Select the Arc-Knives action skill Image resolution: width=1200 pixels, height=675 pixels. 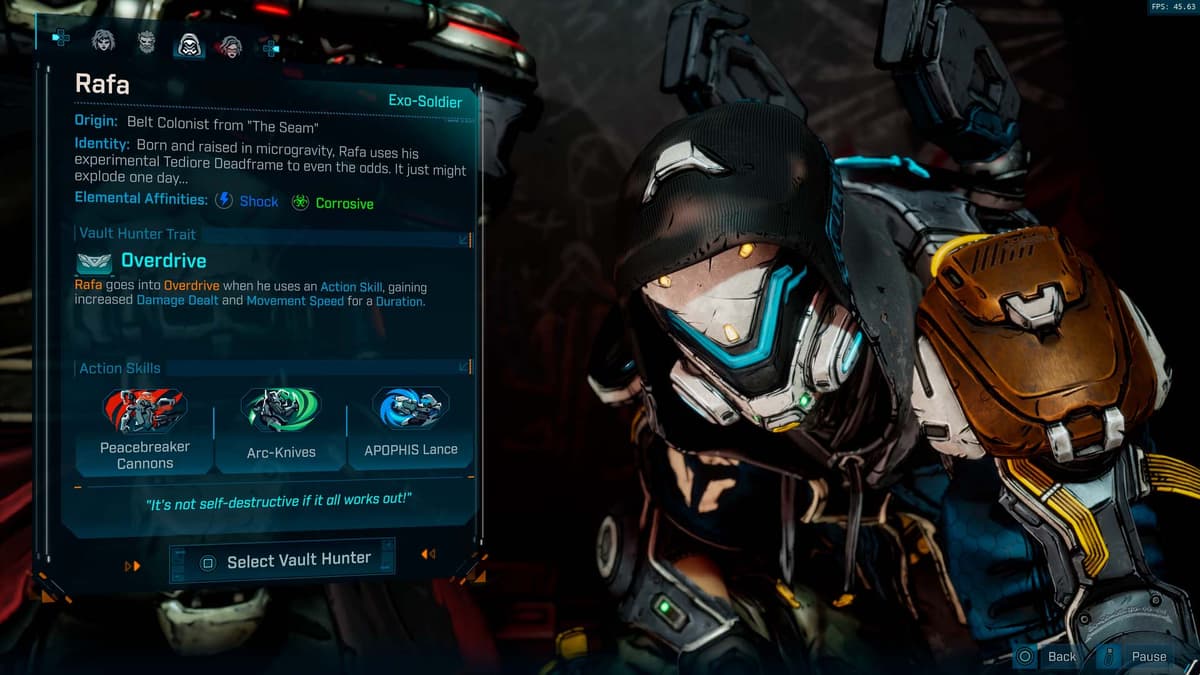click(x=281, y=430)
